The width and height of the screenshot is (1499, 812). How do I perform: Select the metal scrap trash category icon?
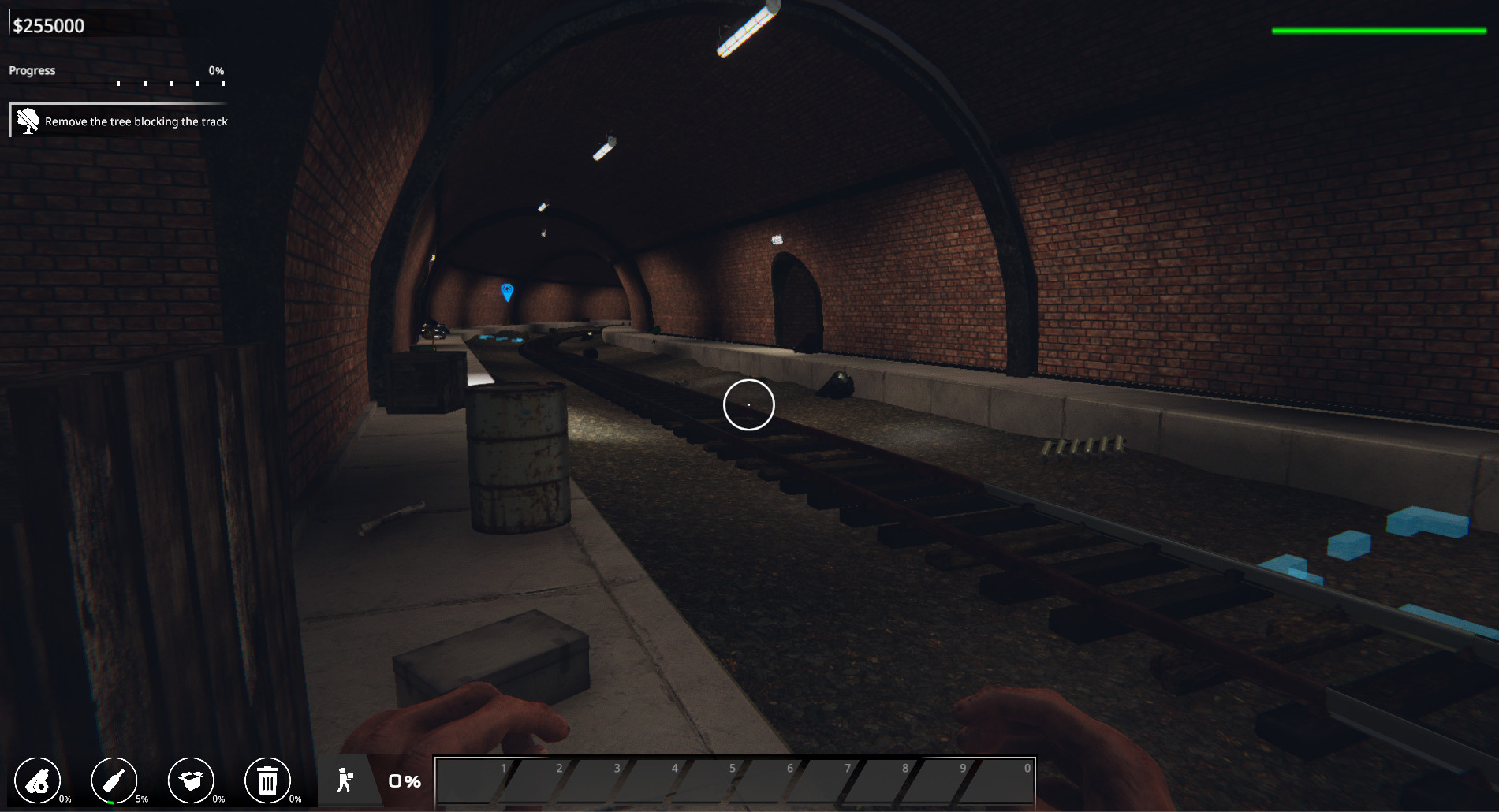pos(38,780)
